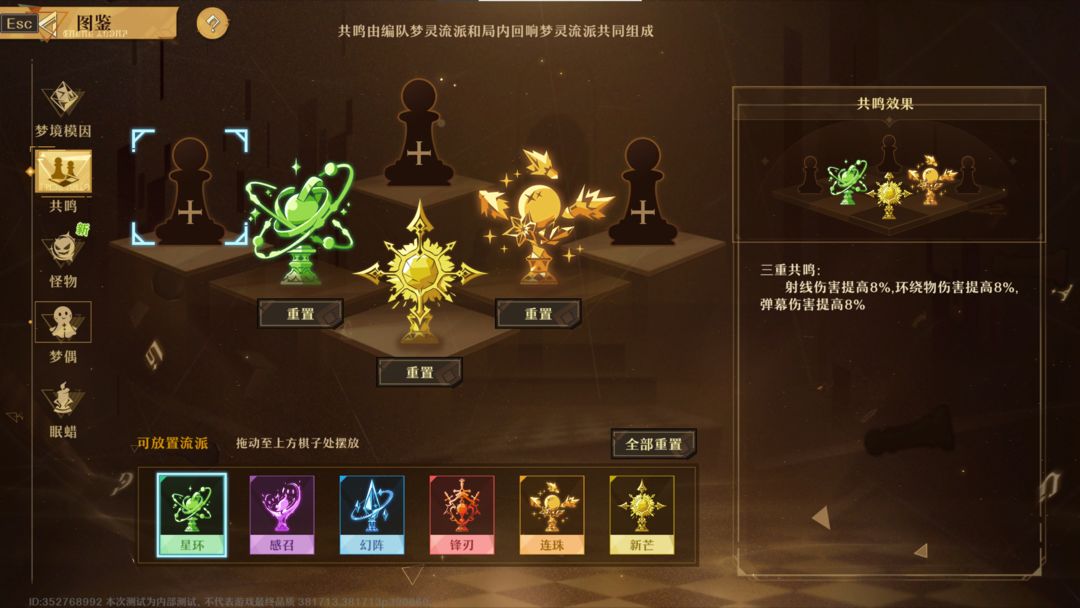This screenshot has width=1080, height=608.
Task: Click the 全部重置 reset-all button
Action: (x=653, y=444)
